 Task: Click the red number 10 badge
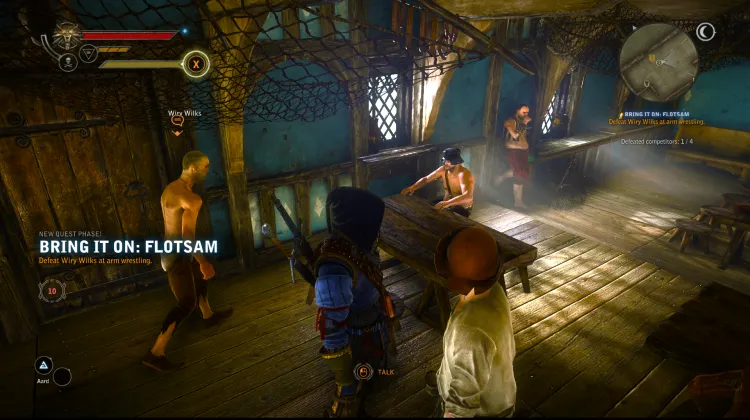tap(53, 291)
